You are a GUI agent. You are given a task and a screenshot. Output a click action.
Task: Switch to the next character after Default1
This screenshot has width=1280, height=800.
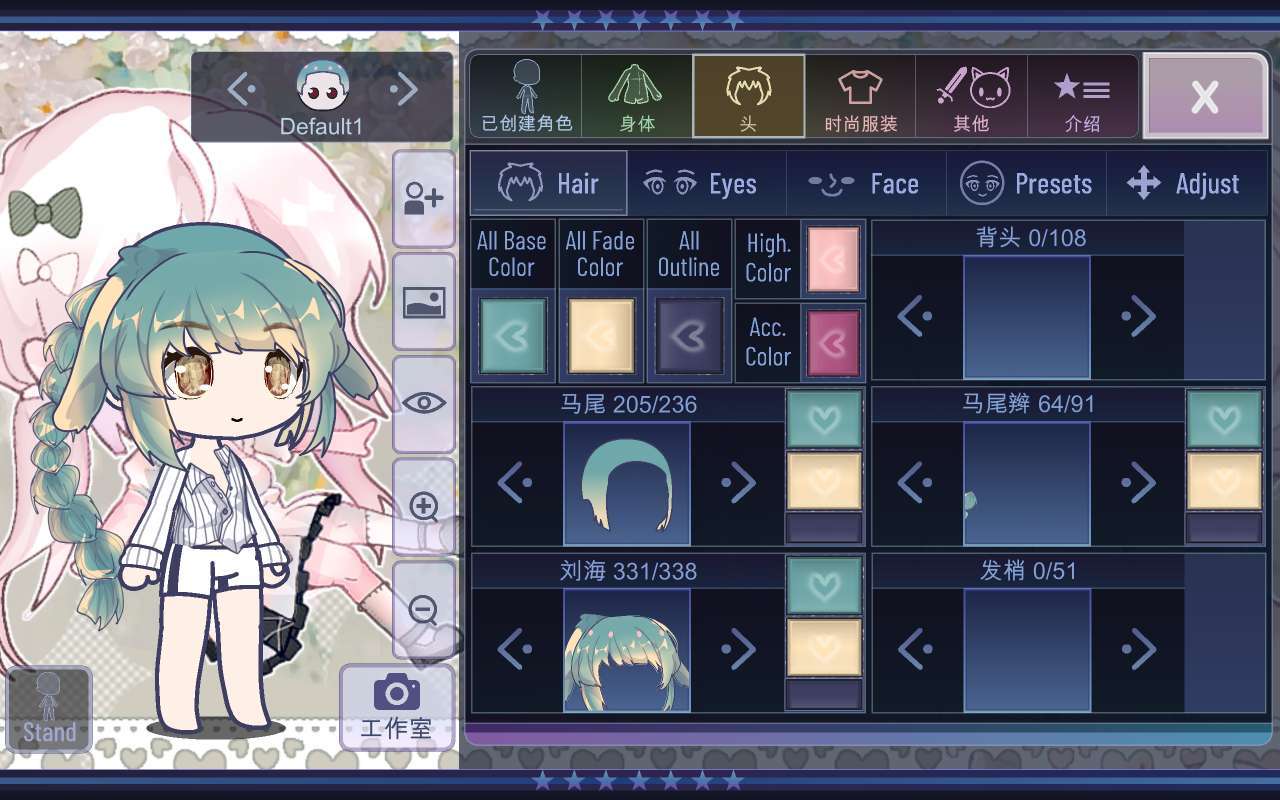click(x=405, y=90)
